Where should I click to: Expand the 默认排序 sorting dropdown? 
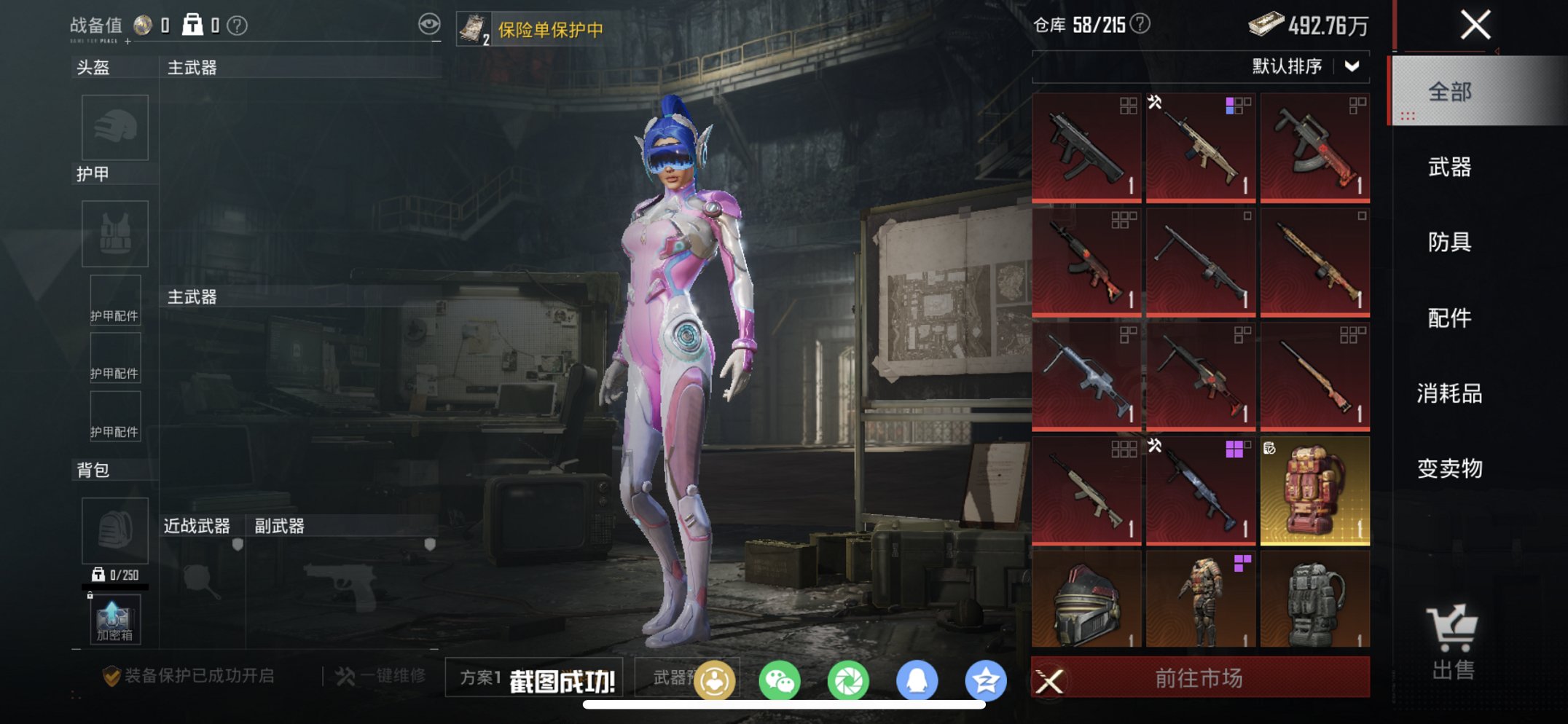tap(1304, 64)
